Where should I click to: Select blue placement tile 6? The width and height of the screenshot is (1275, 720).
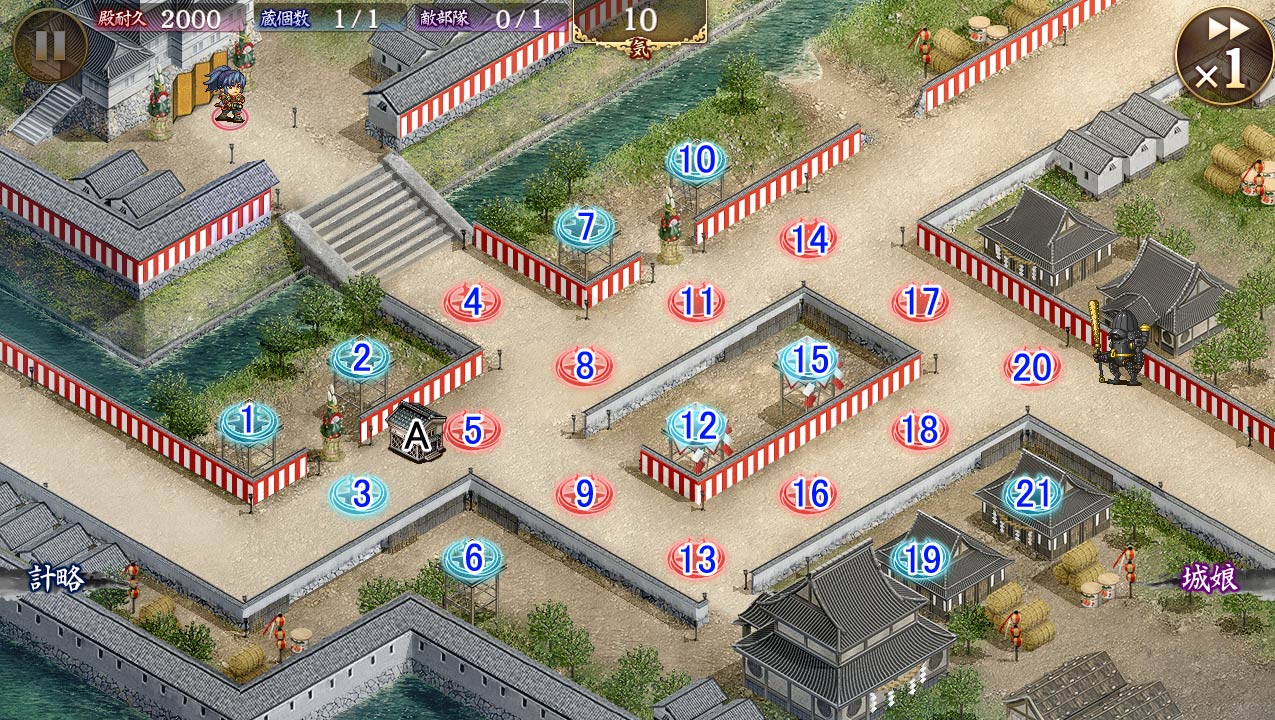tap(473, 558)
